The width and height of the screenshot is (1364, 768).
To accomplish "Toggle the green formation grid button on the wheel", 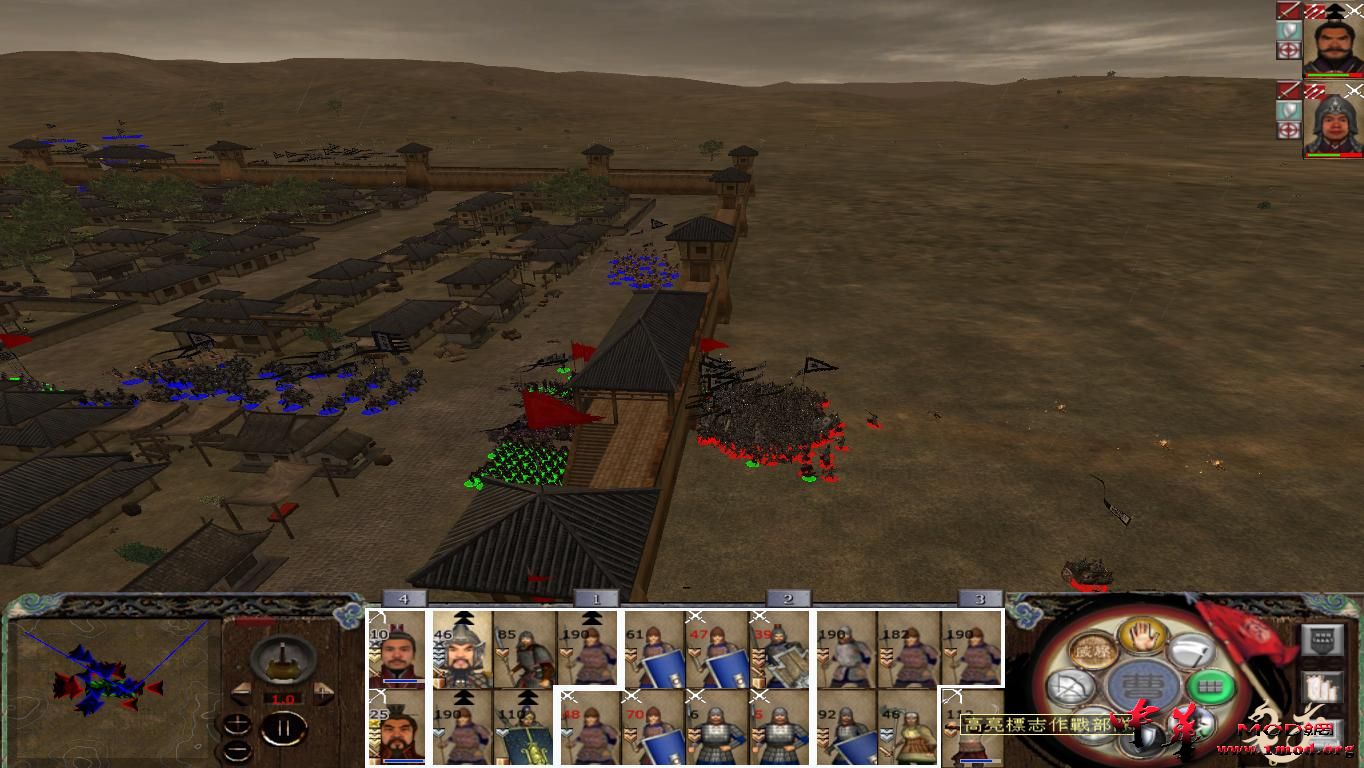I will [x=1210, y=687].
